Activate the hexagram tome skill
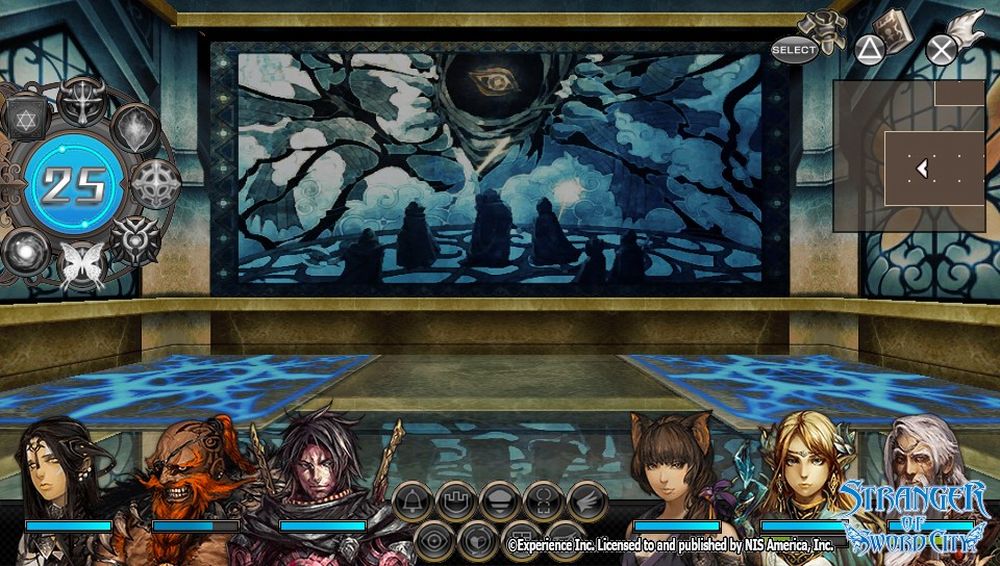Screen dimensions: 1000x566 (26, 118)
